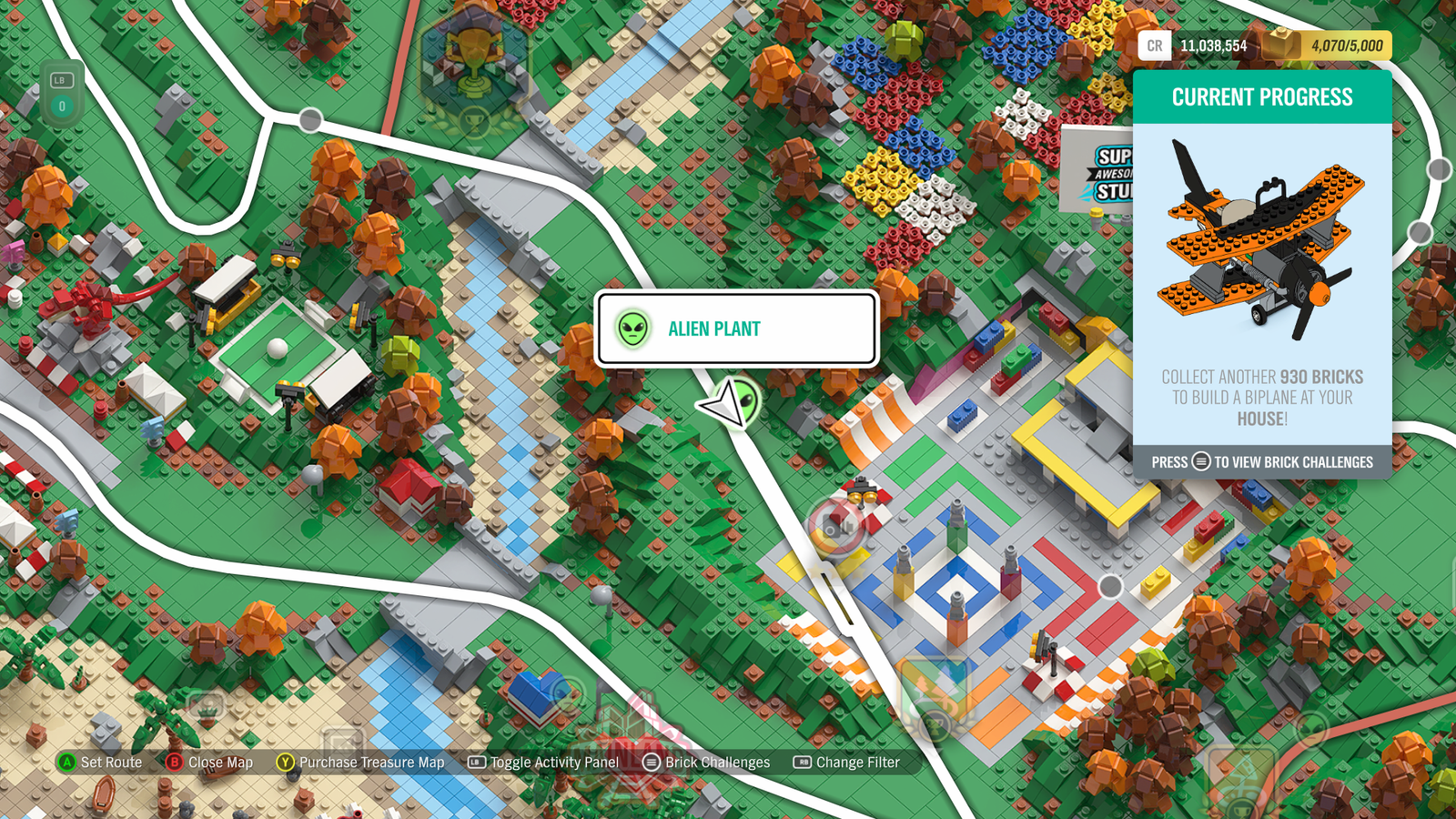Viewport: 1456px width, 819px height.
Task: Close the map with Close Map
Action: [209, 763]
